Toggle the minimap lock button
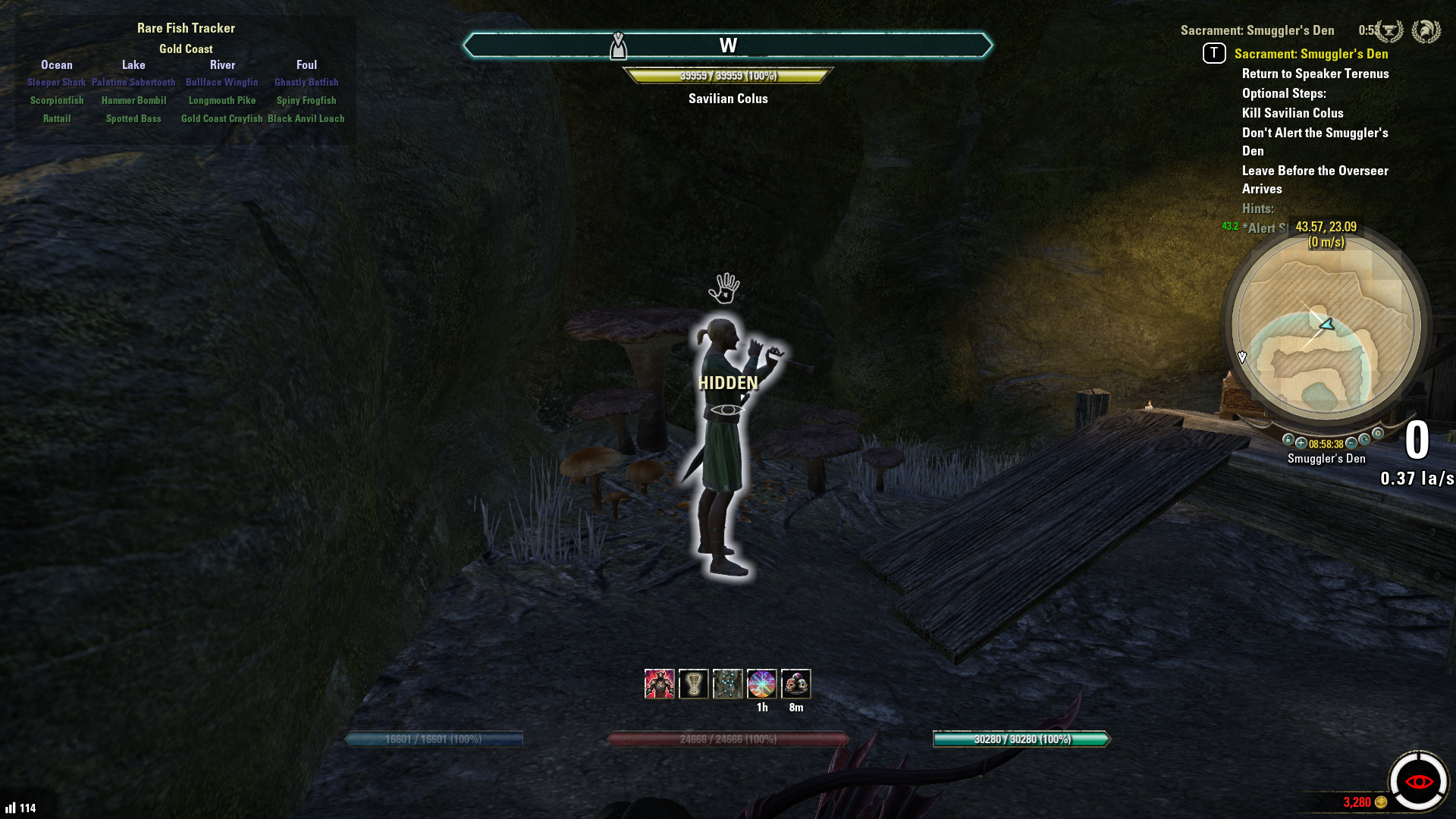 click(1288, 440)
